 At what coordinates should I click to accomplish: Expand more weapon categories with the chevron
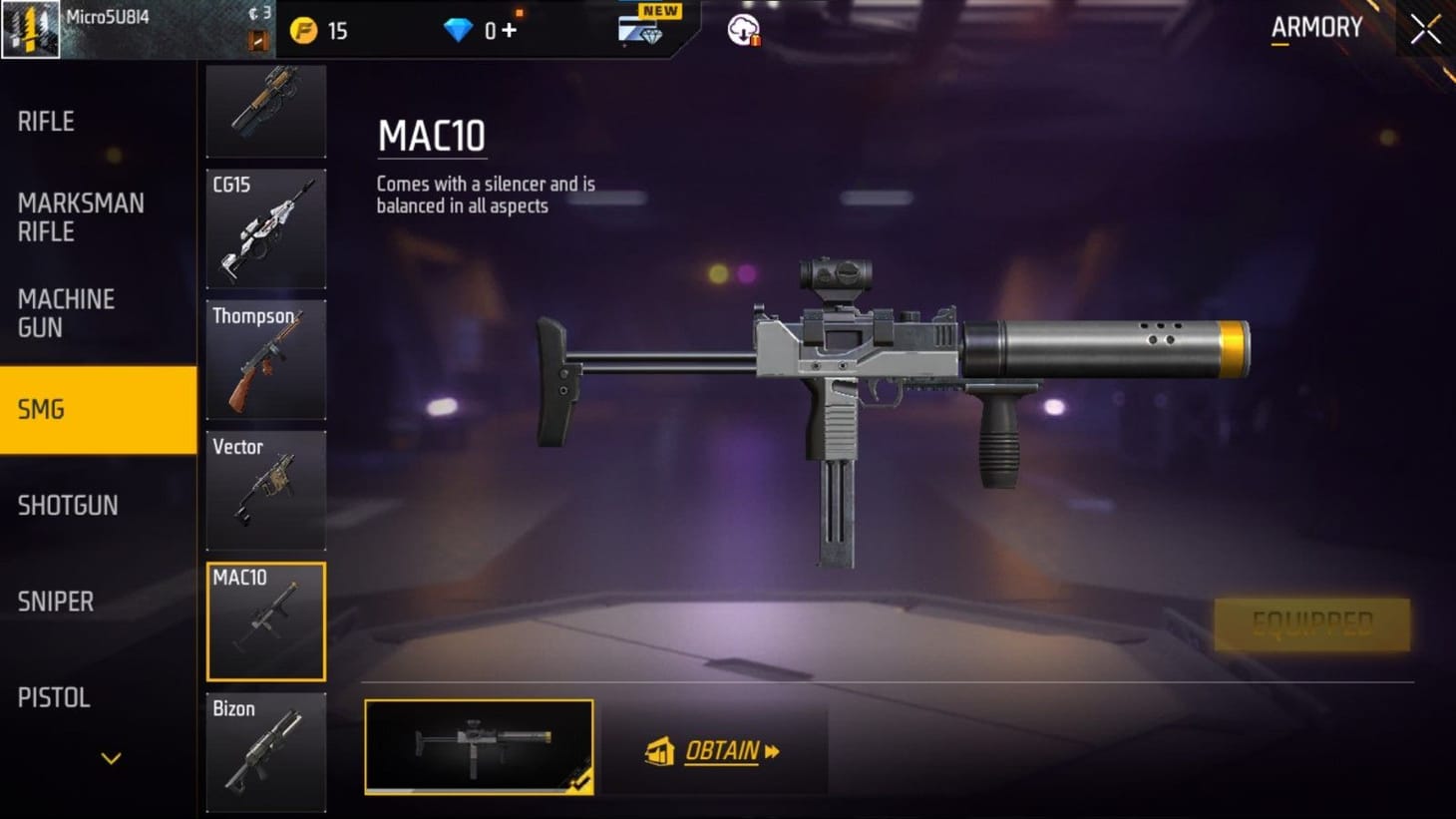click(108, 758)
